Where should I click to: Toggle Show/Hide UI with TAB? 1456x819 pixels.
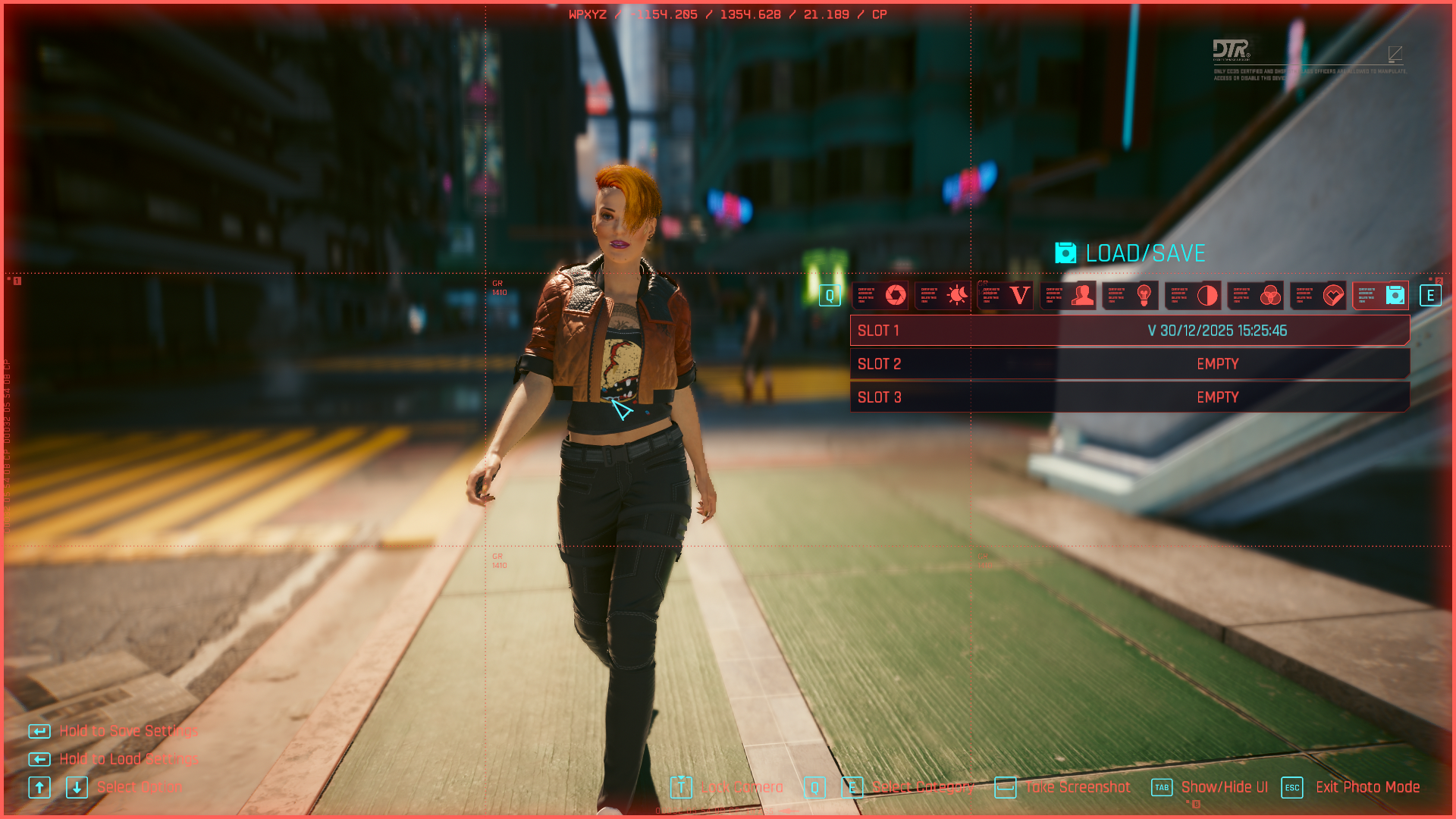tap(1224, 787)
